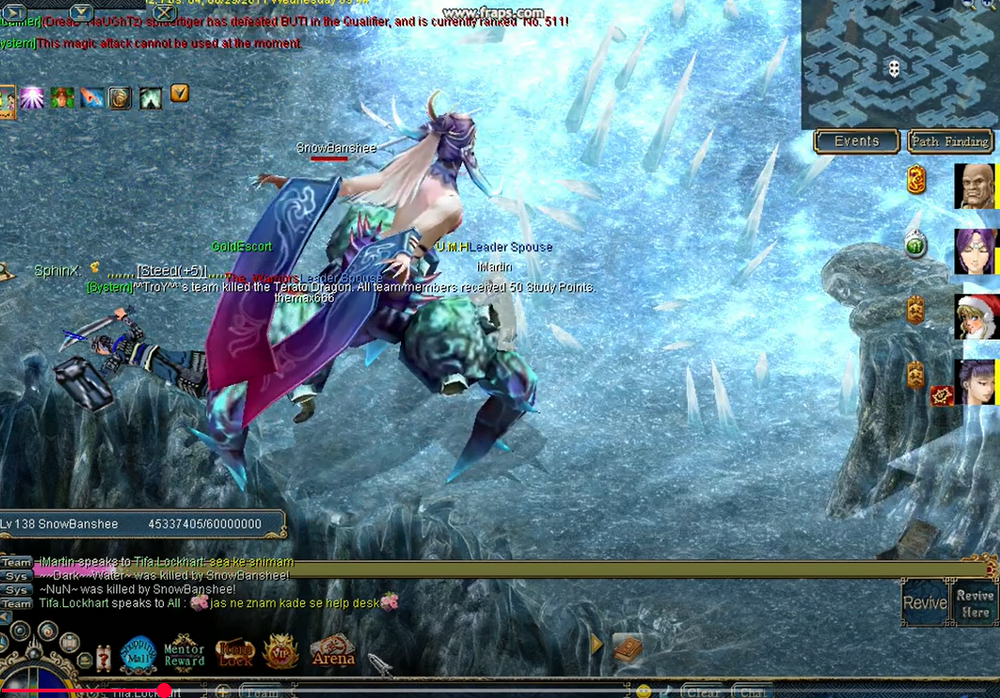Claim the Mentor Reward
This screenshot has height=698, width=1000.
(184, 651)
